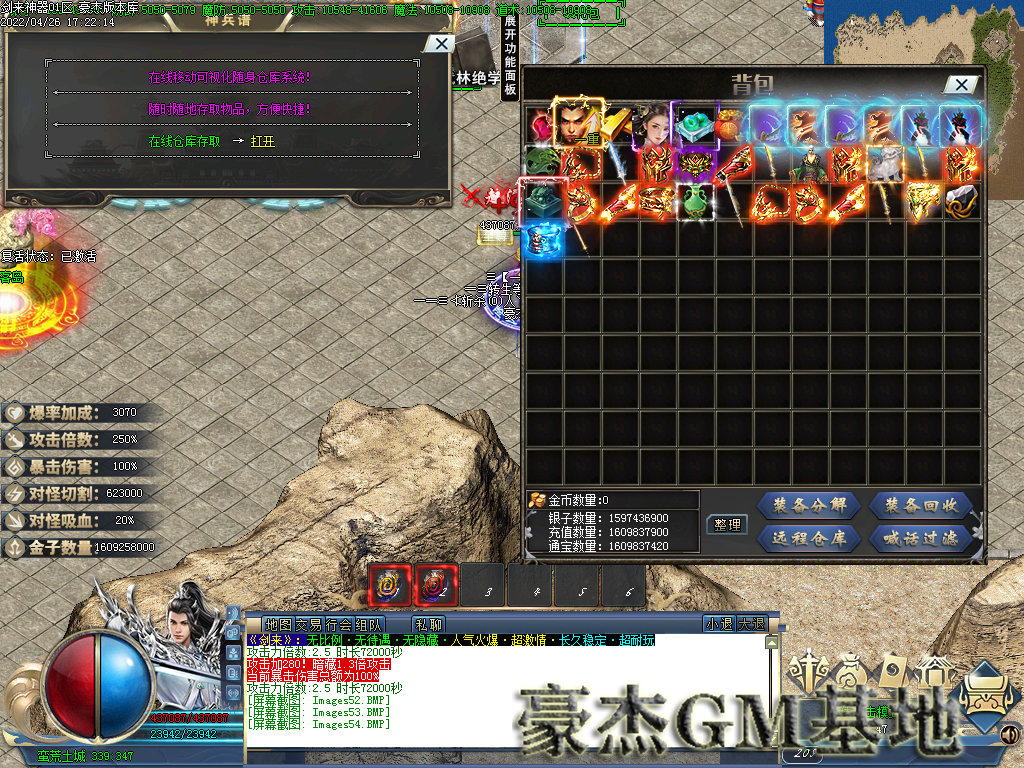The image size is (1024, 768).
Task: Switch to the 地图 map tab
Action: coord(277,624)
